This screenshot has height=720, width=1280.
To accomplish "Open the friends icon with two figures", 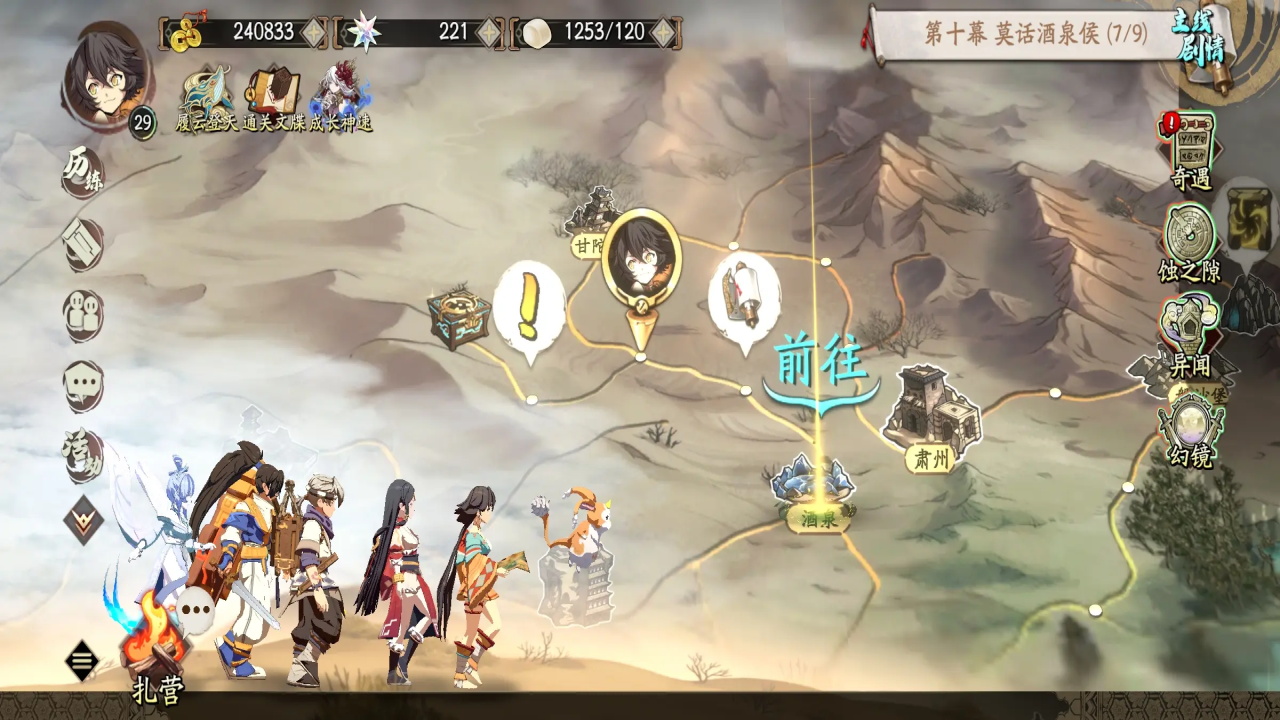I will tap(84, 316).
